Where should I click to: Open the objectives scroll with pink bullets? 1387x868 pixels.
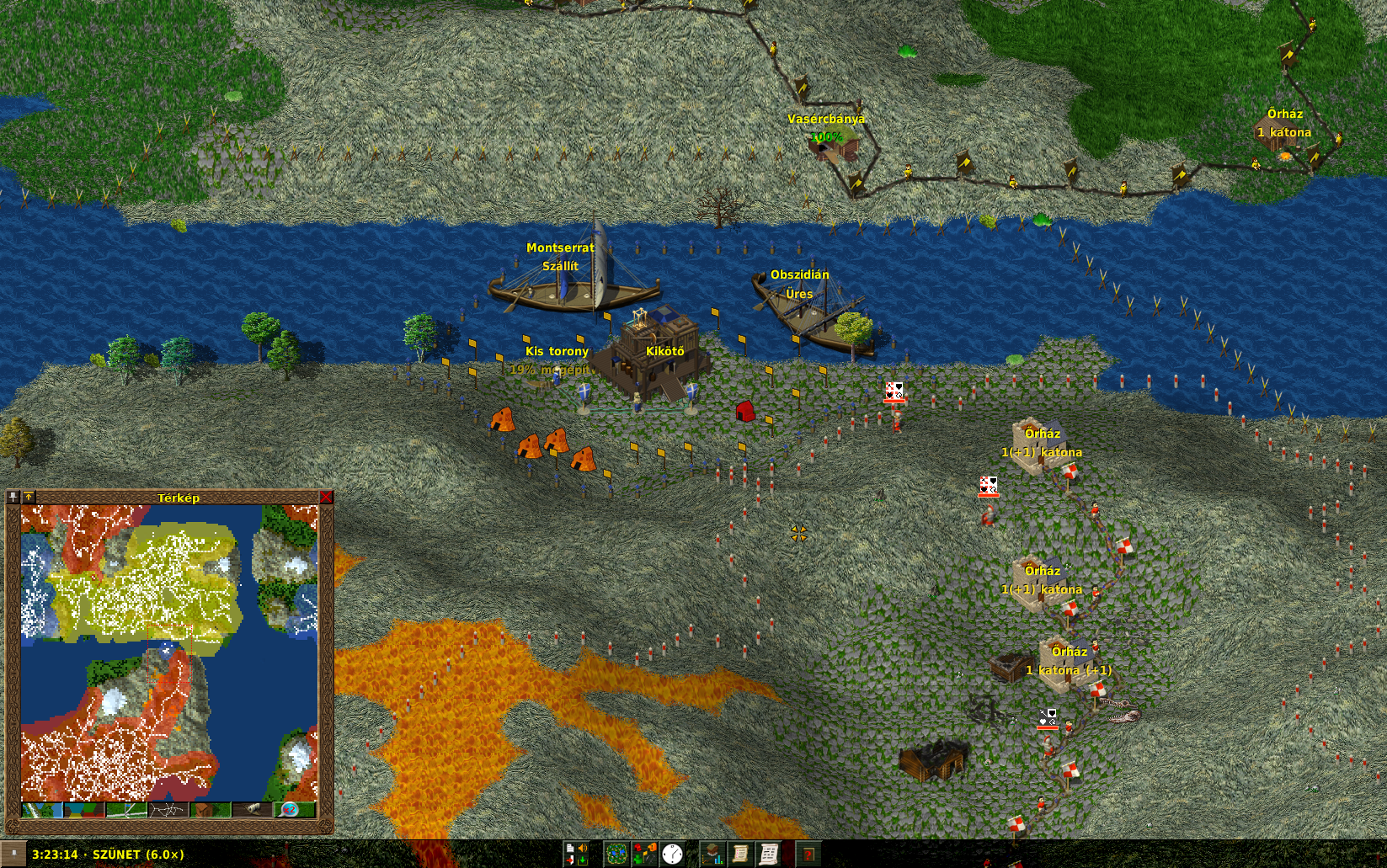(x=741, y=854)
